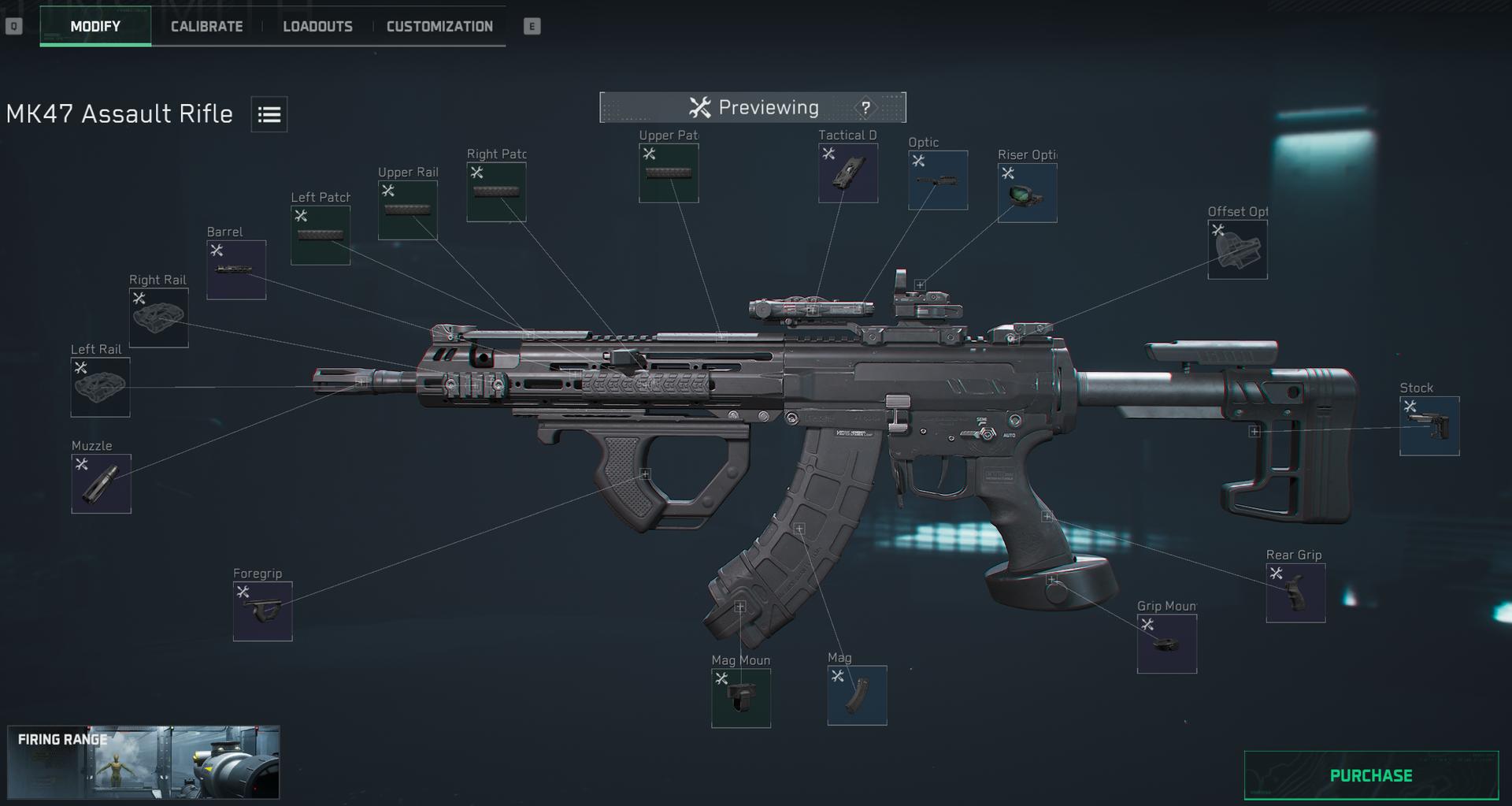The height and width of the screenshot is (806, 1512).
Task: Switch to the Calibrate tab
Action: [x=206, y=26]
